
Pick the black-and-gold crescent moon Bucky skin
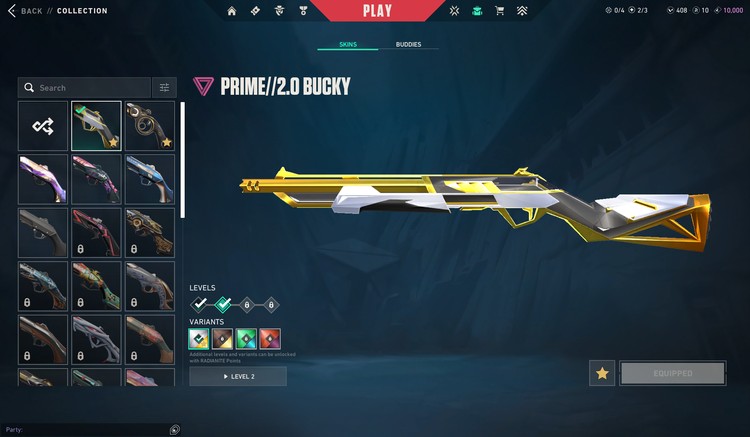tap(150, 126)
